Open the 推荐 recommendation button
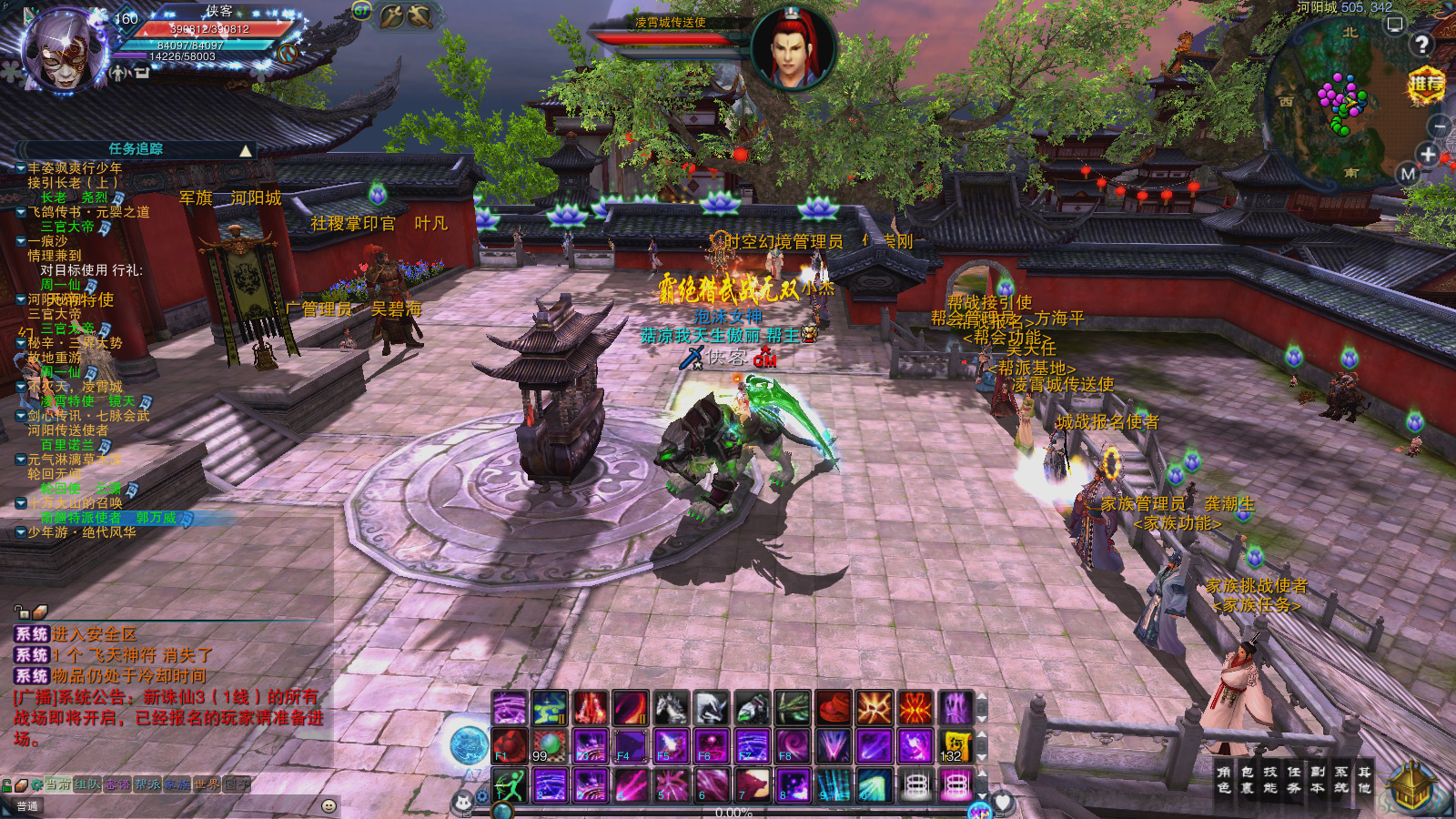Viewport: 1456px width, 819px height. (x=1426, y=85)
